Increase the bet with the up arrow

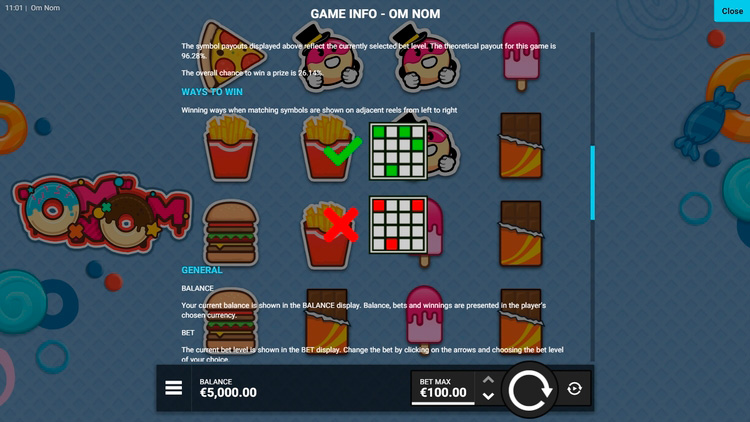click(x=488, y=380)
